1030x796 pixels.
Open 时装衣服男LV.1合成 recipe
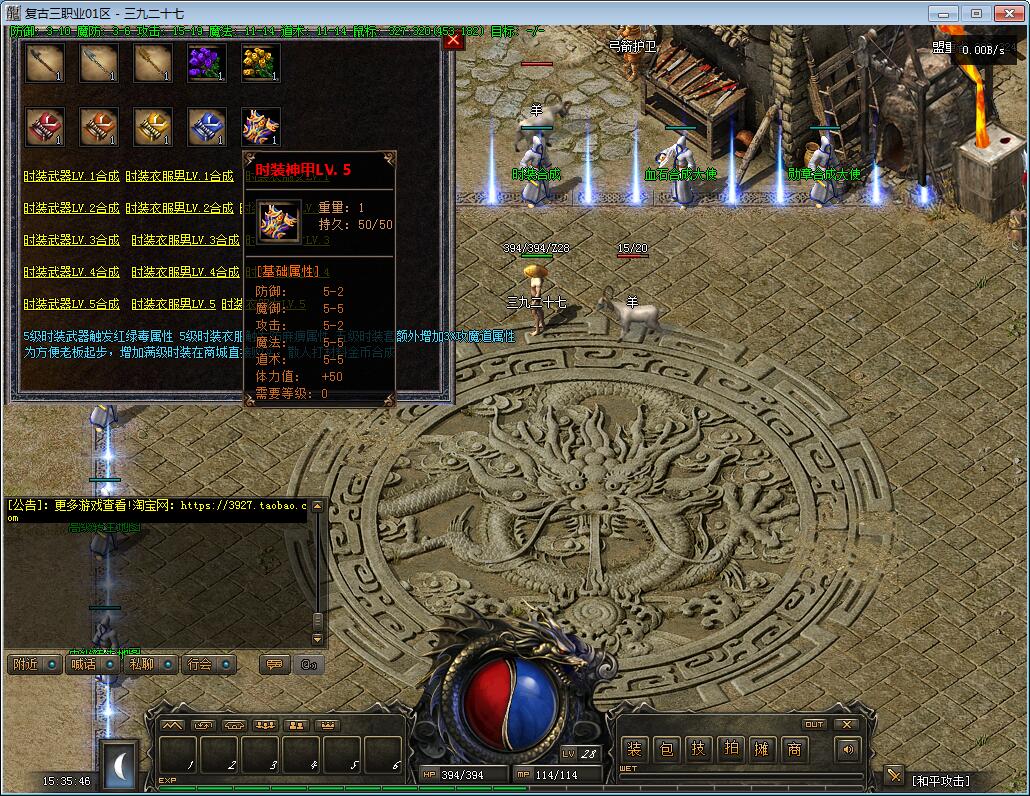(179, 176)
